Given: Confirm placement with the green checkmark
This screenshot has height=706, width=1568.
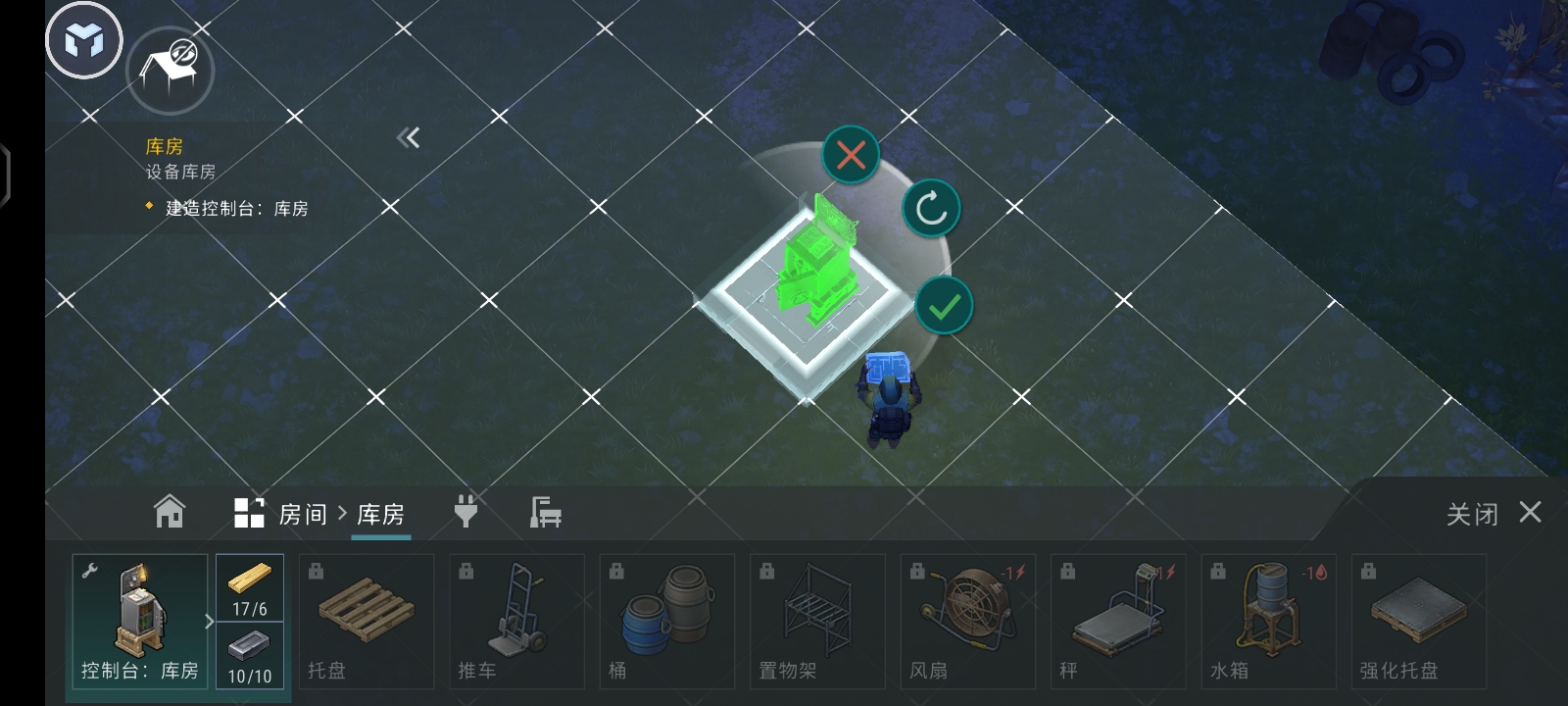Looking at the screenshot, I should coord(944,306).
